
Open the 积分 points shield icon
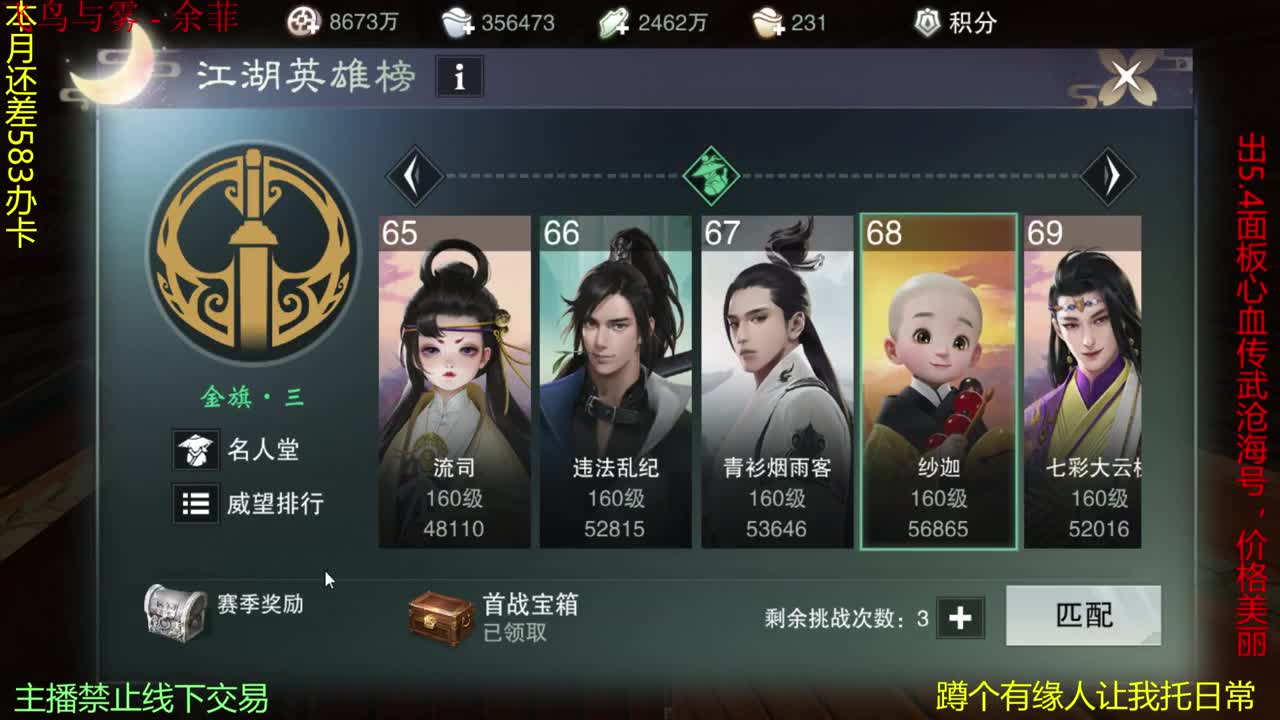click(x=929, y=20)
